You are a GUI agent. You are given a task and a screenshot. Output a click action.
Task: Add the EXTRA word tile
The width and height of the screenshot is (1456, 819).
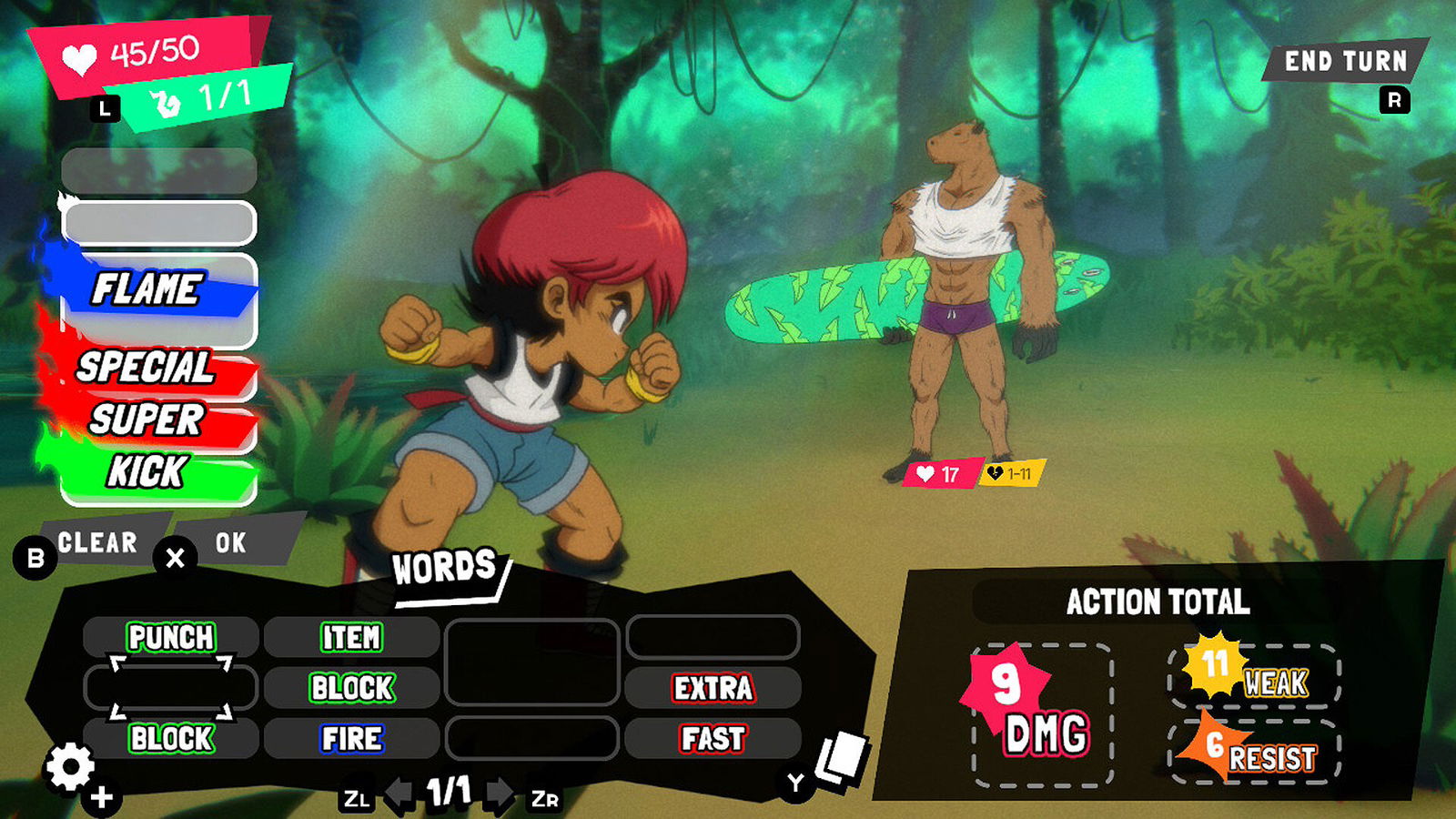pos(713,688)
